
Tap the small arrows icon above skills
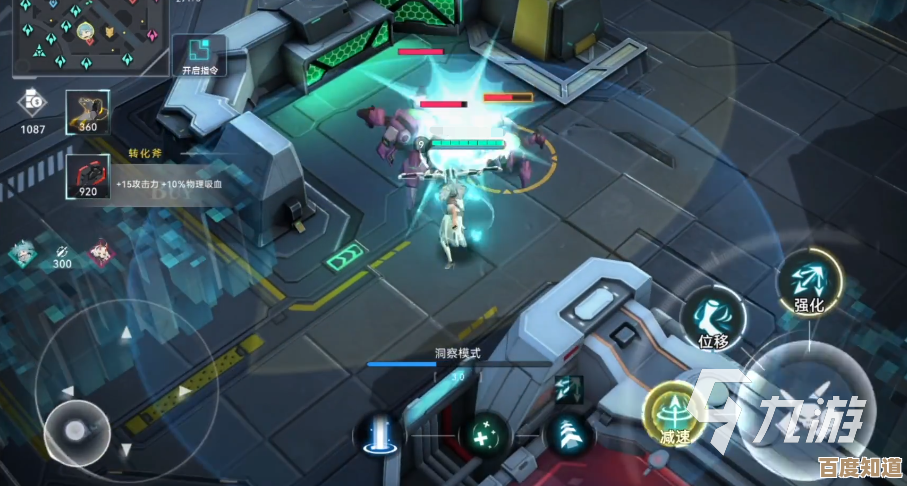click(569, 388)
